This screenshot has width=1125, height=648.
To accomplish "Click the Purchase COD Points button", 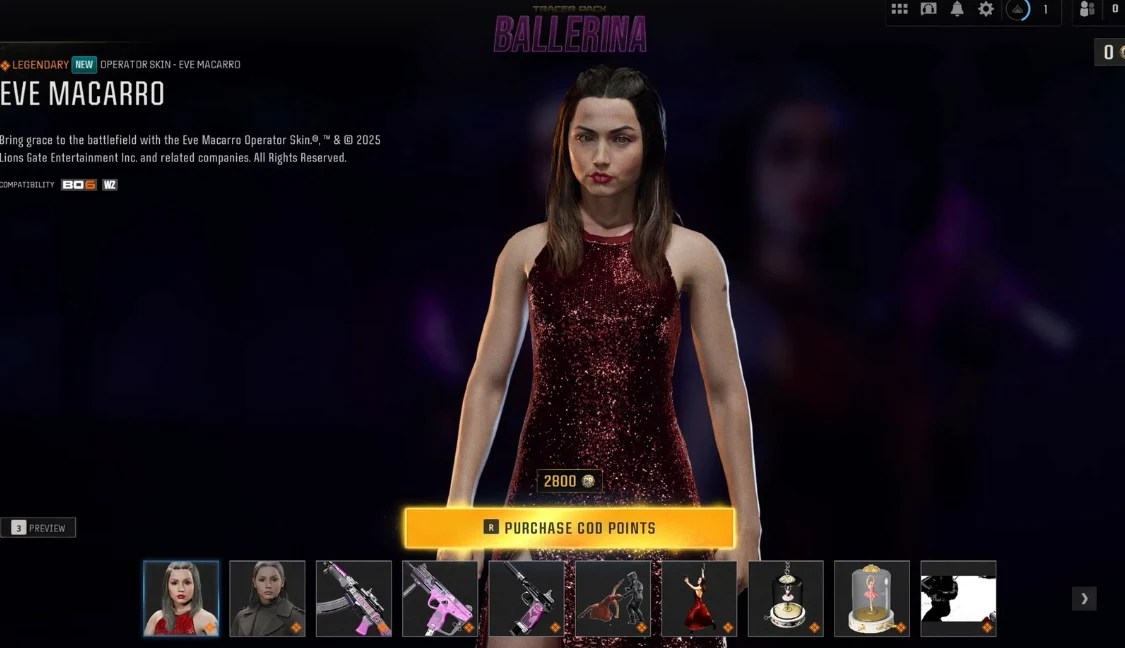I will point(569,528).
